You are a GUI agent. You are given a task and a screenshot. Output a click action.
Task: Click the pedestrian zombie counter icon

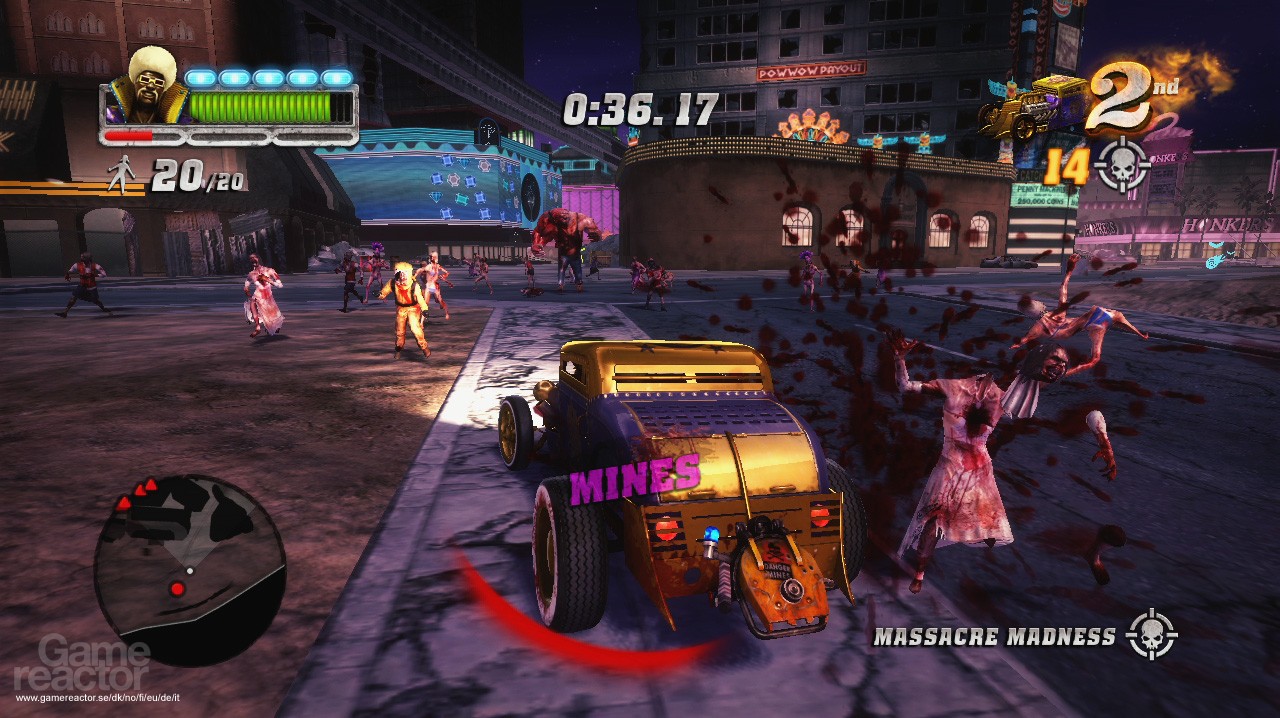(122, 176)
